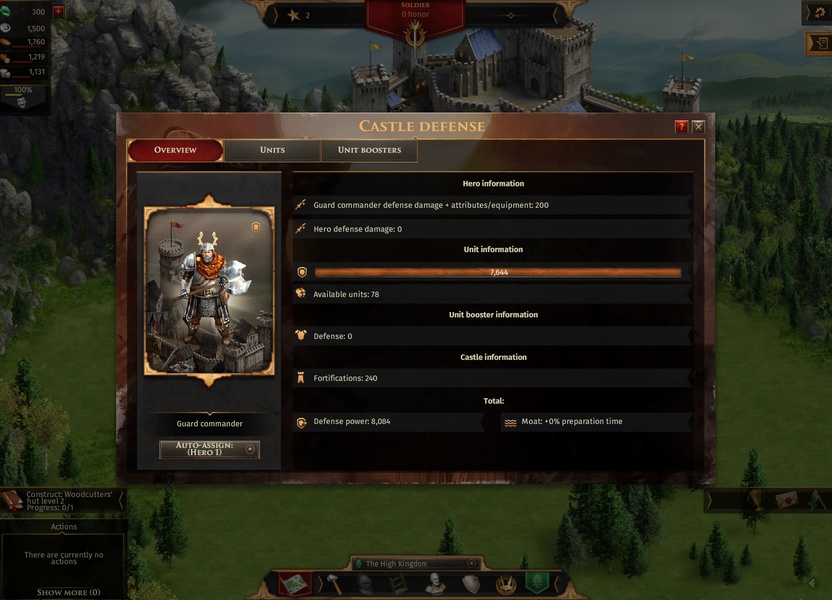Expand The High Kingdom selector
Image resolution: width=832 pixels, height=600 pixels.
471,564
